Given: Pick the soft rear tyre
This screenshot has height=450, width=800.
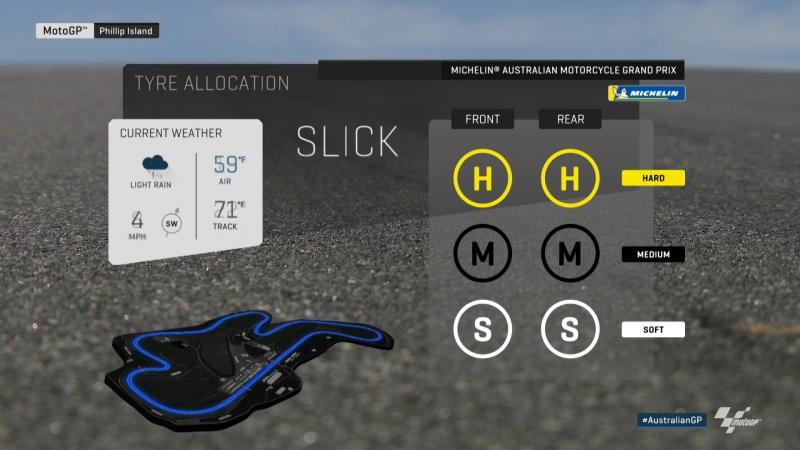Looking at the screenshot, I should click(x=570, y=328).
